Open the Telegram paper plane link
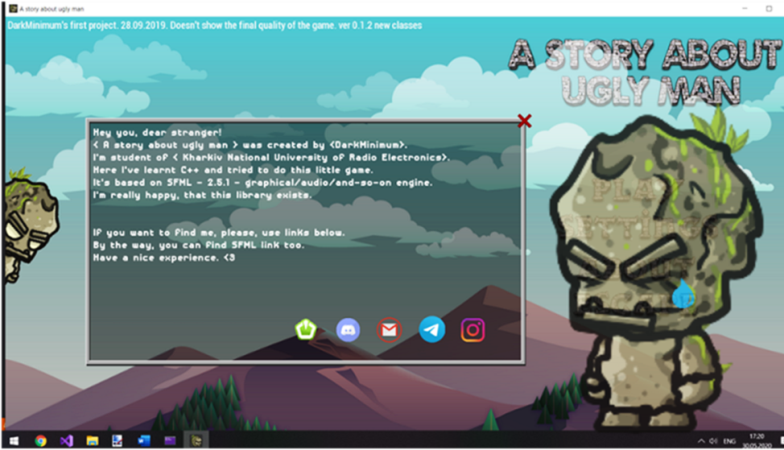Viewport: 784px width, 450px height. (432, 329)
